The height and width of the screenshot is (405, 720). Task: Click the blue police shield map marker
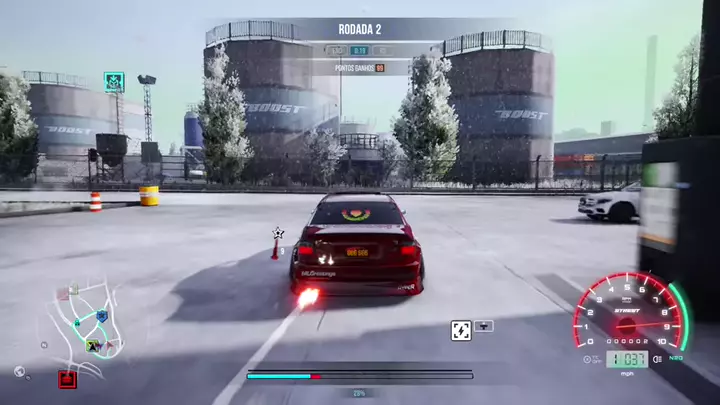pyautogui.click(x=101, y=316)
